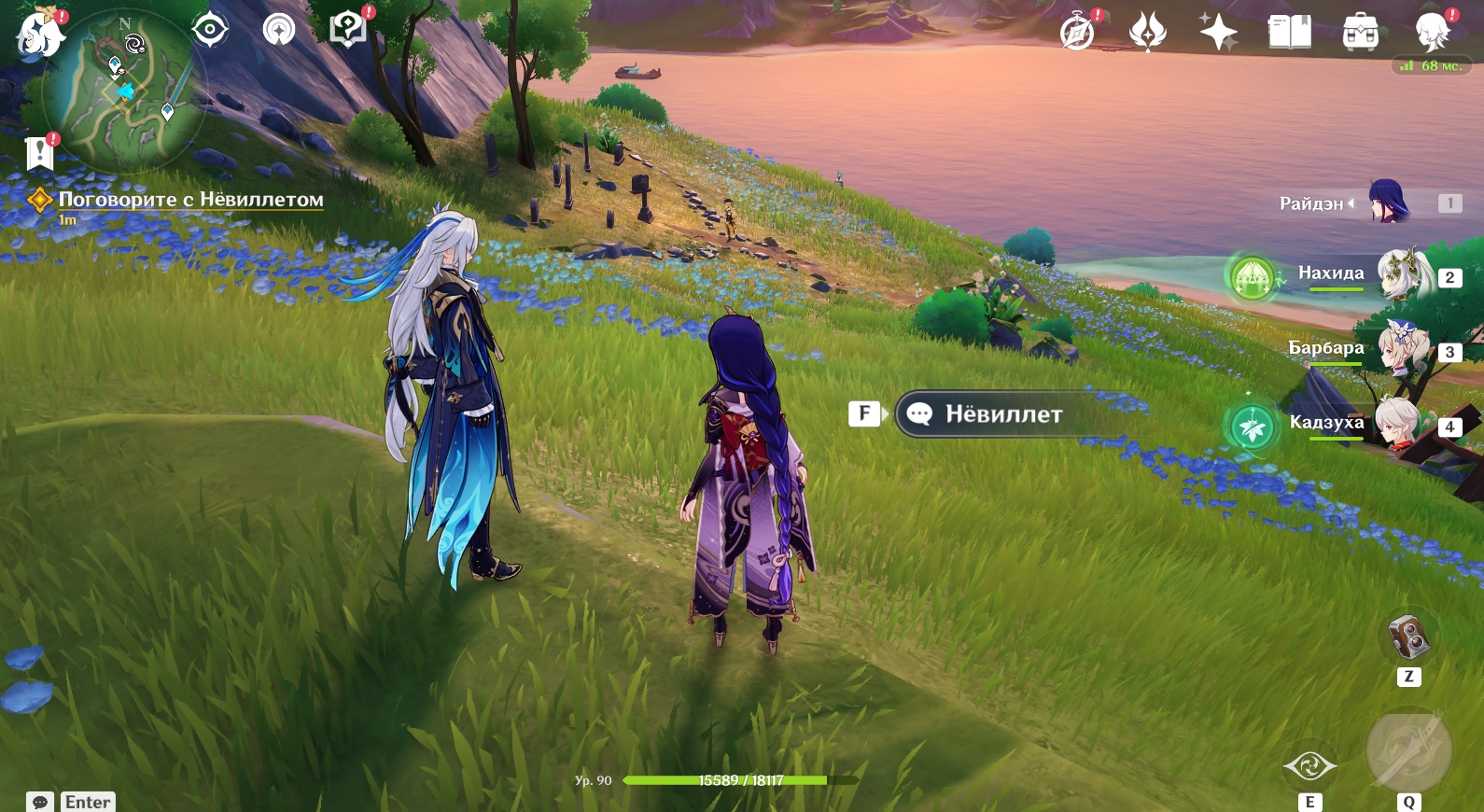The image size is (1484, 812).
Task: Open the character profile icon at top right
Action: coord(1432,33)
